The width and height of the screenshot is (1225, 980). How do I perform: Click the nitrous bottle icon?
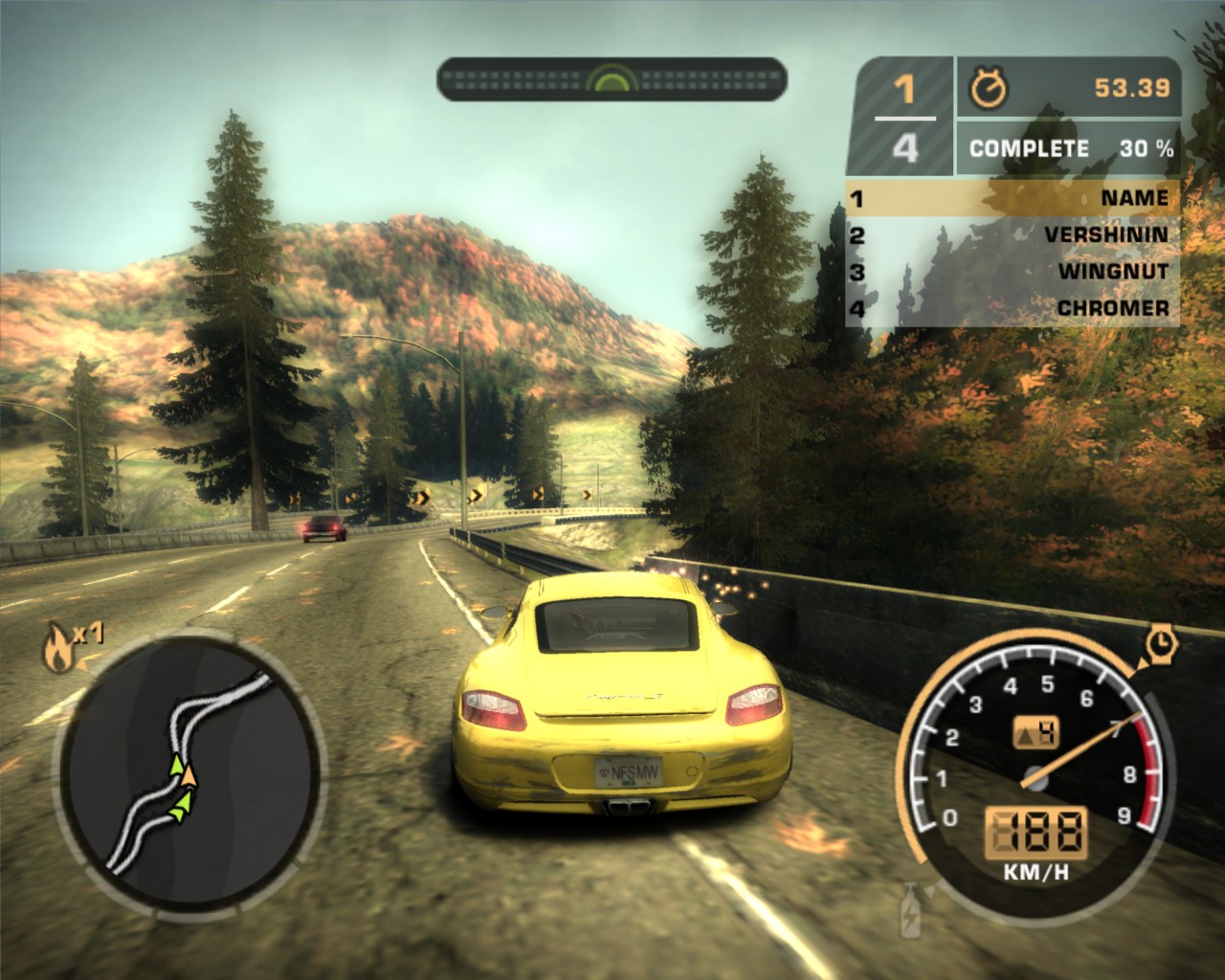pyautogui.click(x=909, y=909)
